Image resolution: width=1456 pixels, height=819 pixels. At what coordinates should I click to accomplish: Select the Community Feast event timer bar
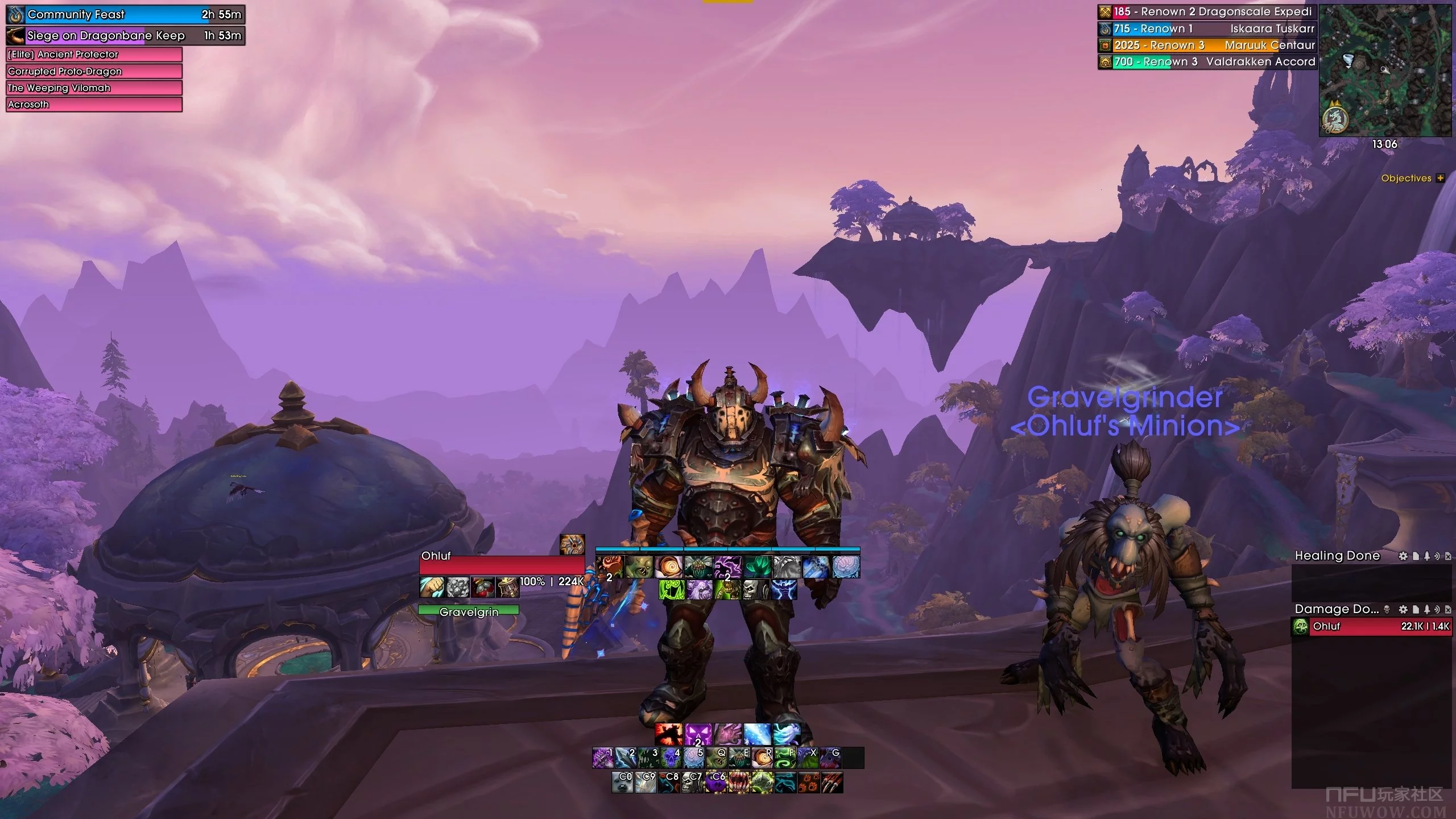coord(126,14)
